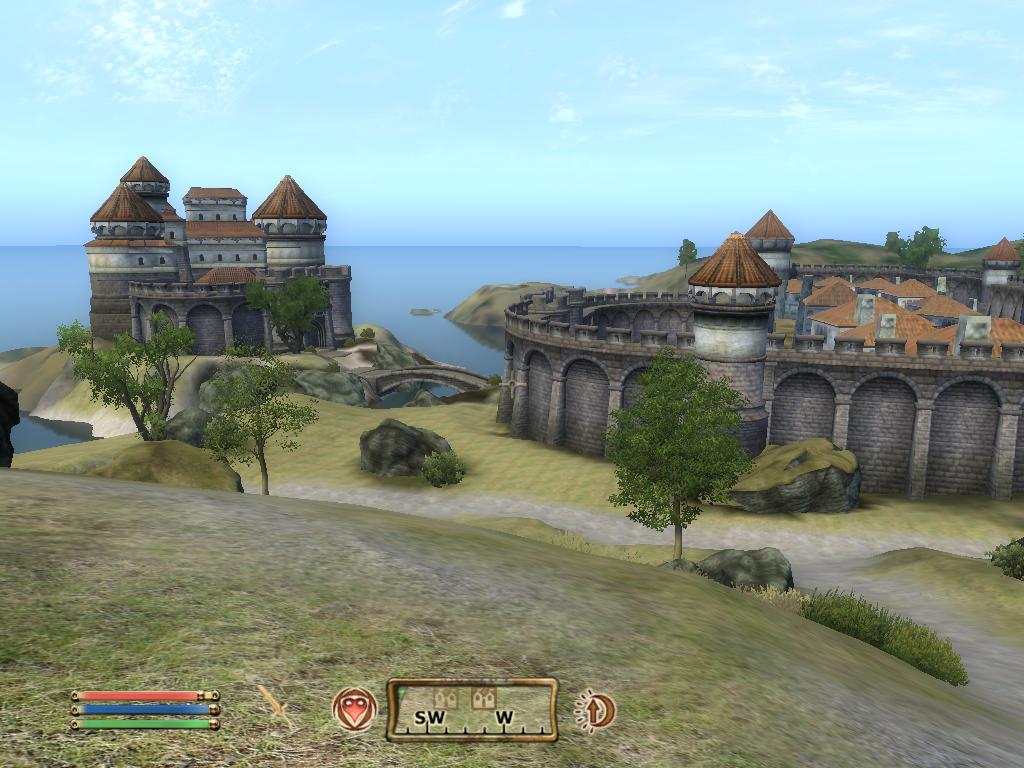Click the heart-shaped restore spell icon
Screen dimensions: 1024x768
(354, 710)
